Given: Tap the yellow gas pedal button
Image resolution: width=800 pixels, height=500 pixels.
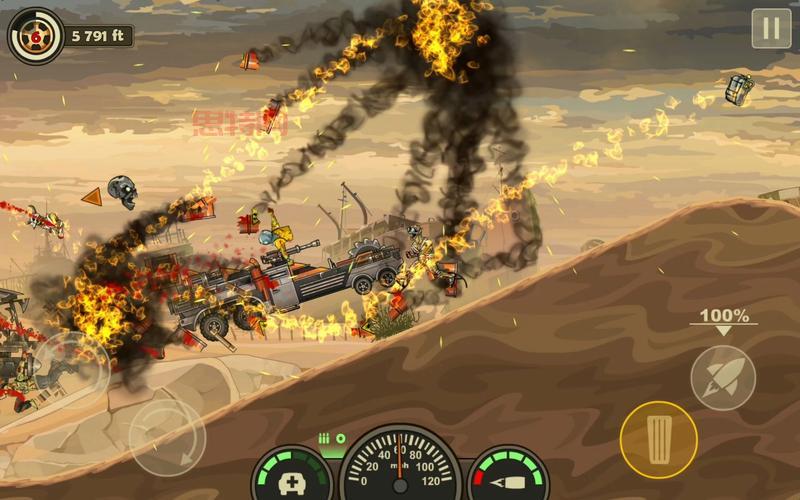Looking at the screenshot, I should (x=658, y=439).
